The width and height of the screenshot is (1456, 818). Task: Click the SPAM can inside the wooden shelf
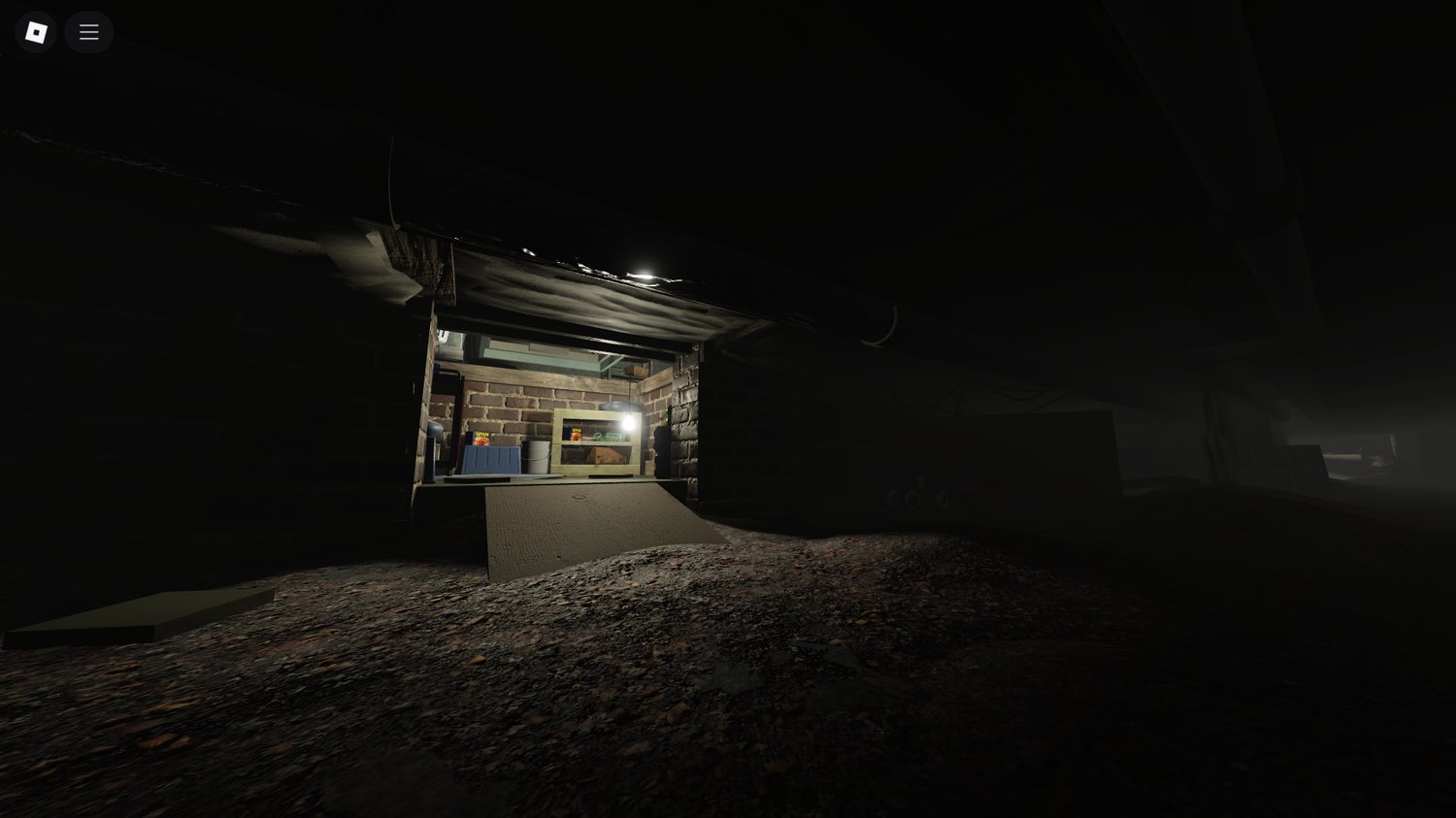click(x=576, y=434)
